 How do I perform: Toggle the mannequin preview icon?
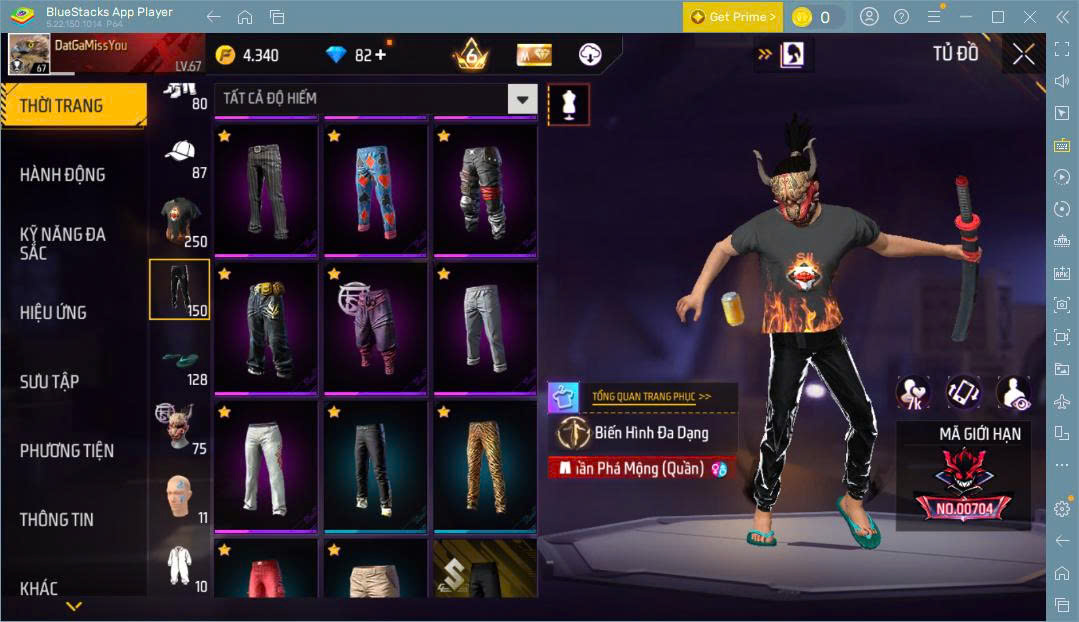568,104
